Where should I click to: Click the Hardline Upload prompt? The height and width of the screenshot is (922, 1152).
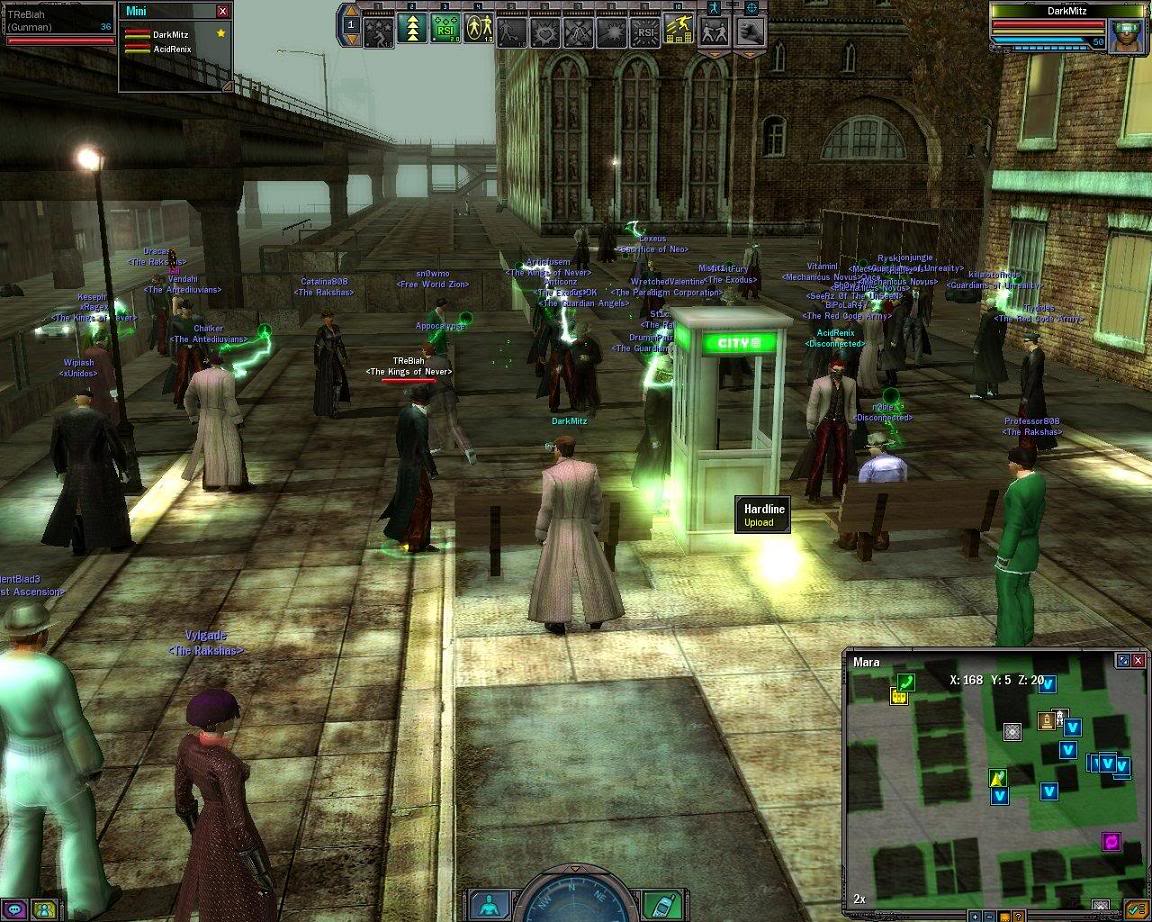(x=764, y=515)
